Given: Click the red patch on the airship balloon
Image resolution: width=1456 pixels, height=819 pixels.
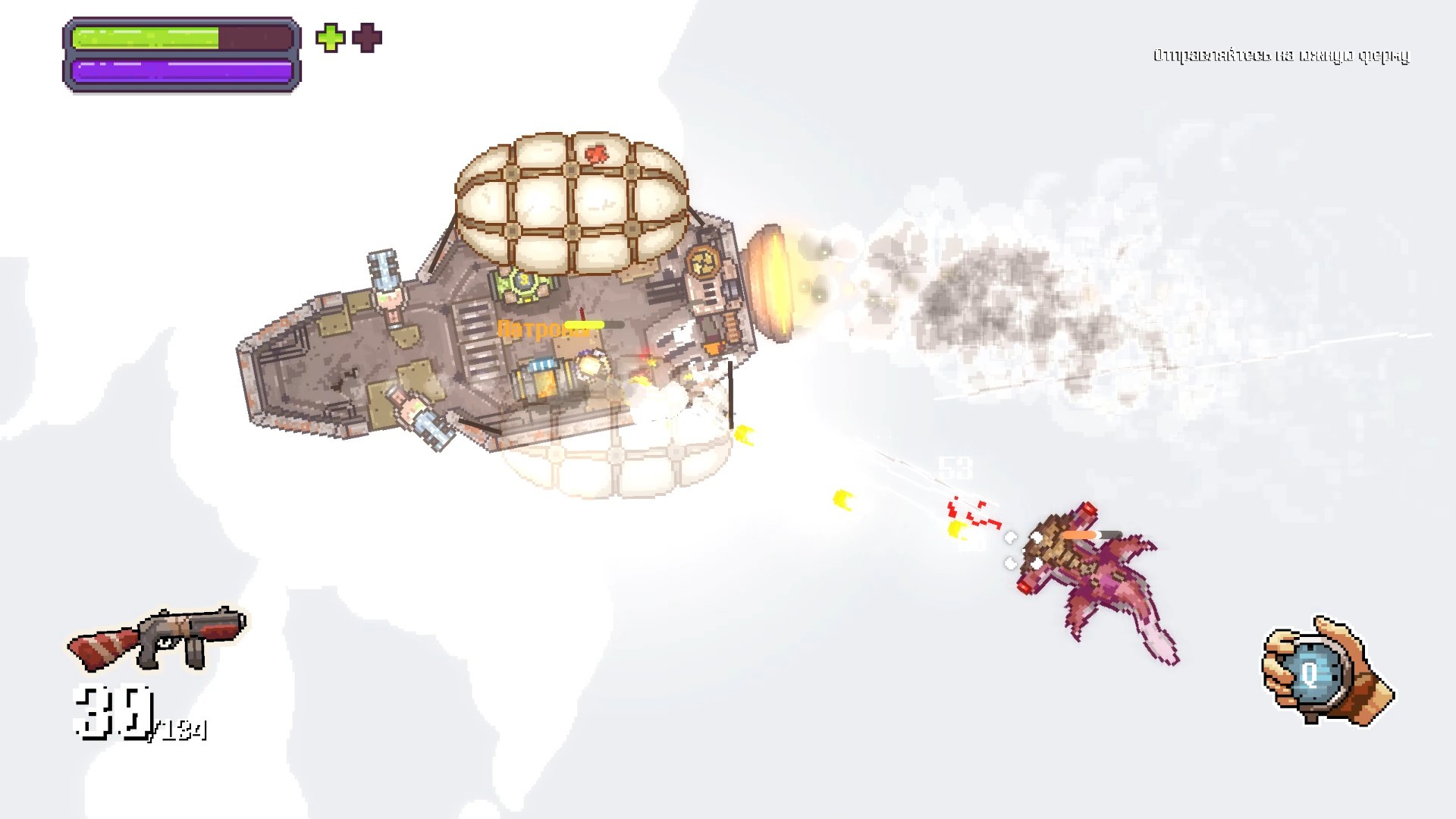Looking at the screenshot, I should click(x=595, y=155).
